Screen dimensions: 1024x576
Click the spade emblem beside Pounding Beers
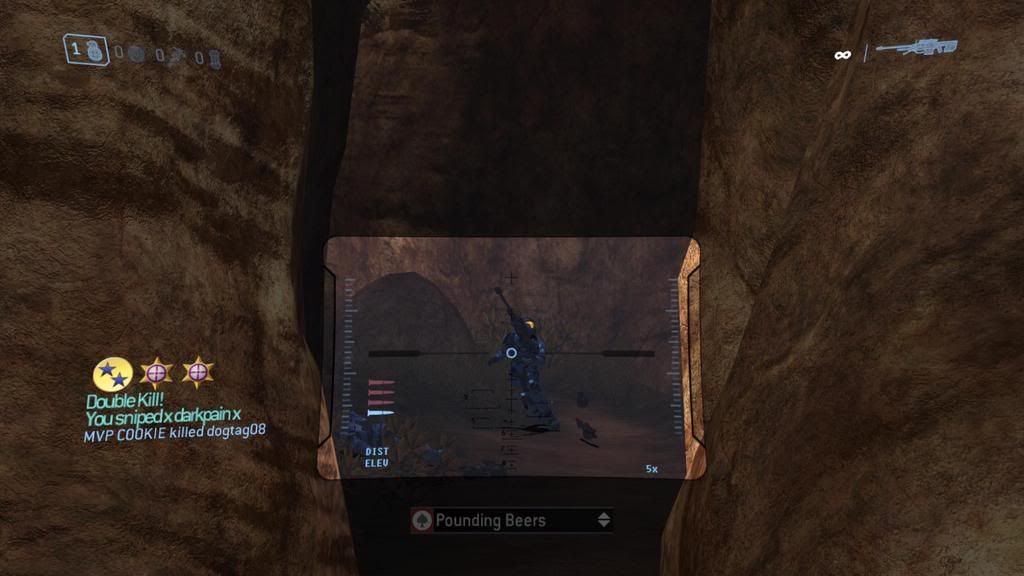coord(423,521)
